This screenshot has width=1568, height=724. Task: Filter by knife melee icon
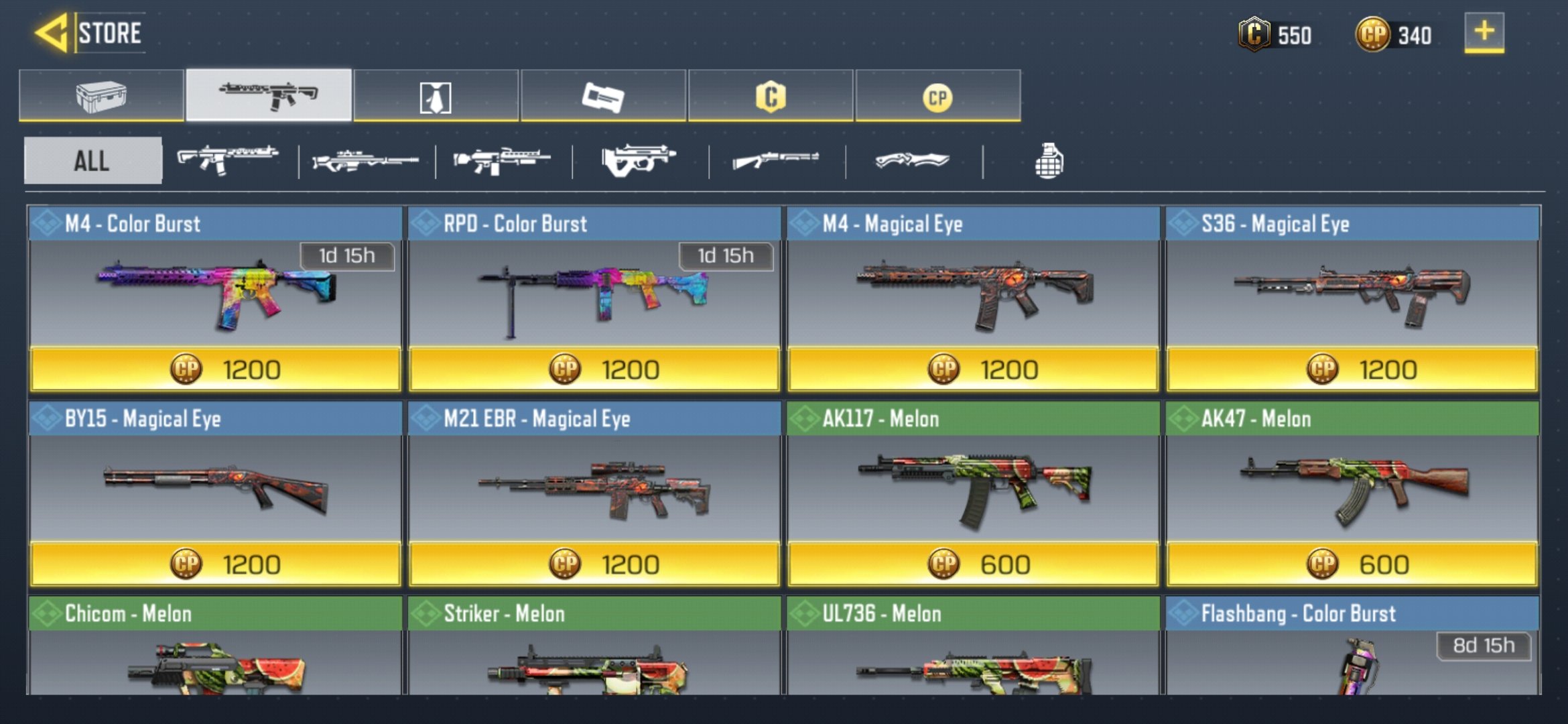(913, 161)
